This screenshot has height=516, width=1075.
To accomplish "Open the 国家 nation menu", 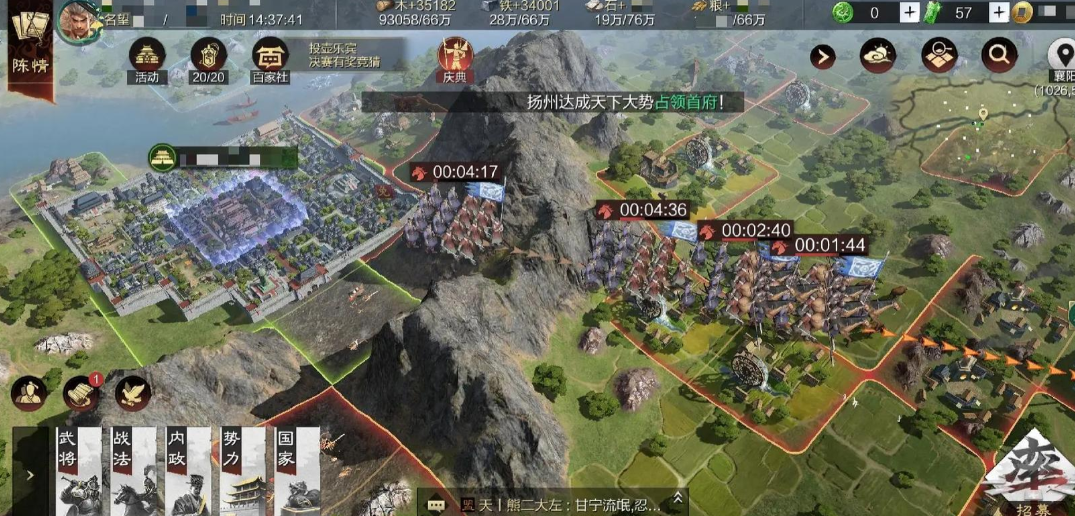I will (x=295, y=471).
